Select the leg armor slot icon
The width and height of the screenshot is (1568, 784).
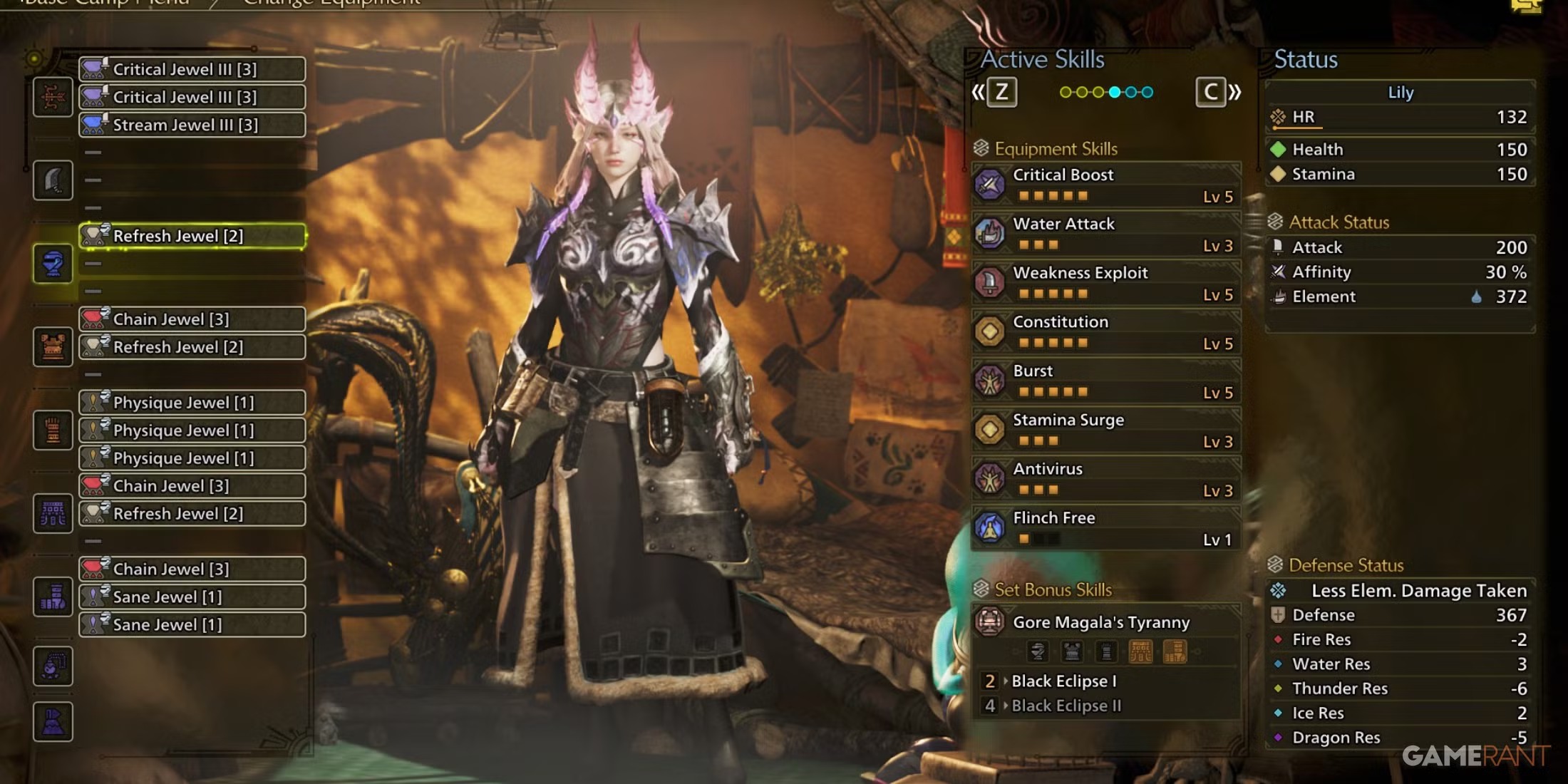tap(53, 597)
